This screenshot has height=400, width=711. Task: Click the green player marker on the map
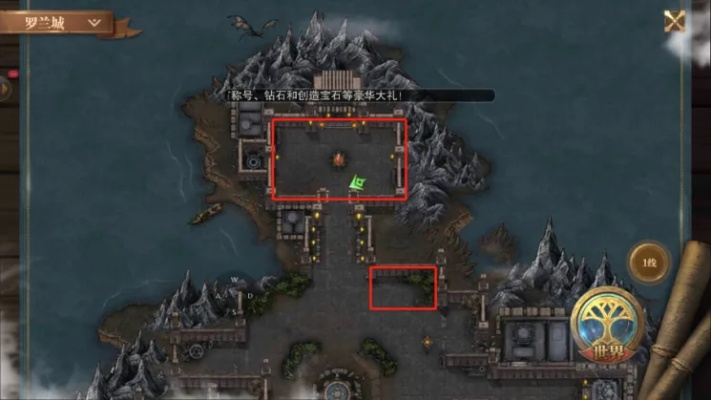(x=358, y=184)
